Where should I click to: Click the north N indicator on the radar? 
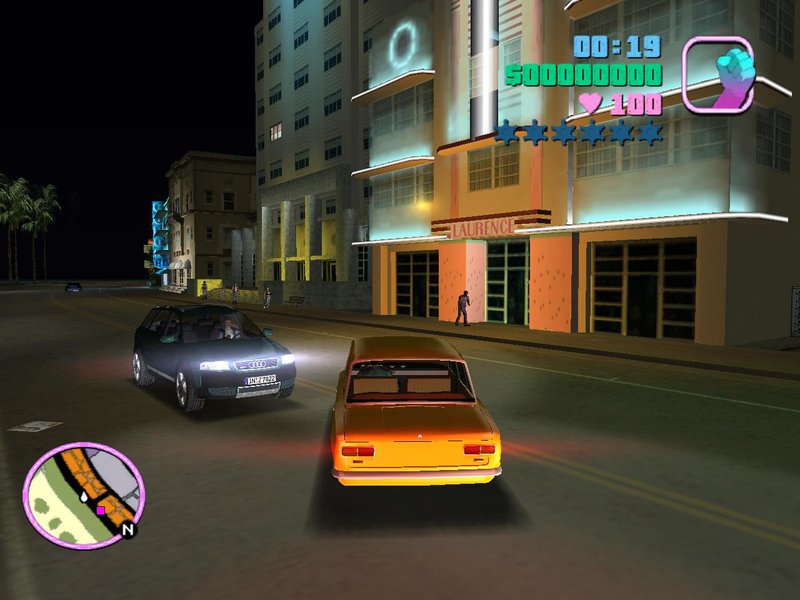(128, 530)
